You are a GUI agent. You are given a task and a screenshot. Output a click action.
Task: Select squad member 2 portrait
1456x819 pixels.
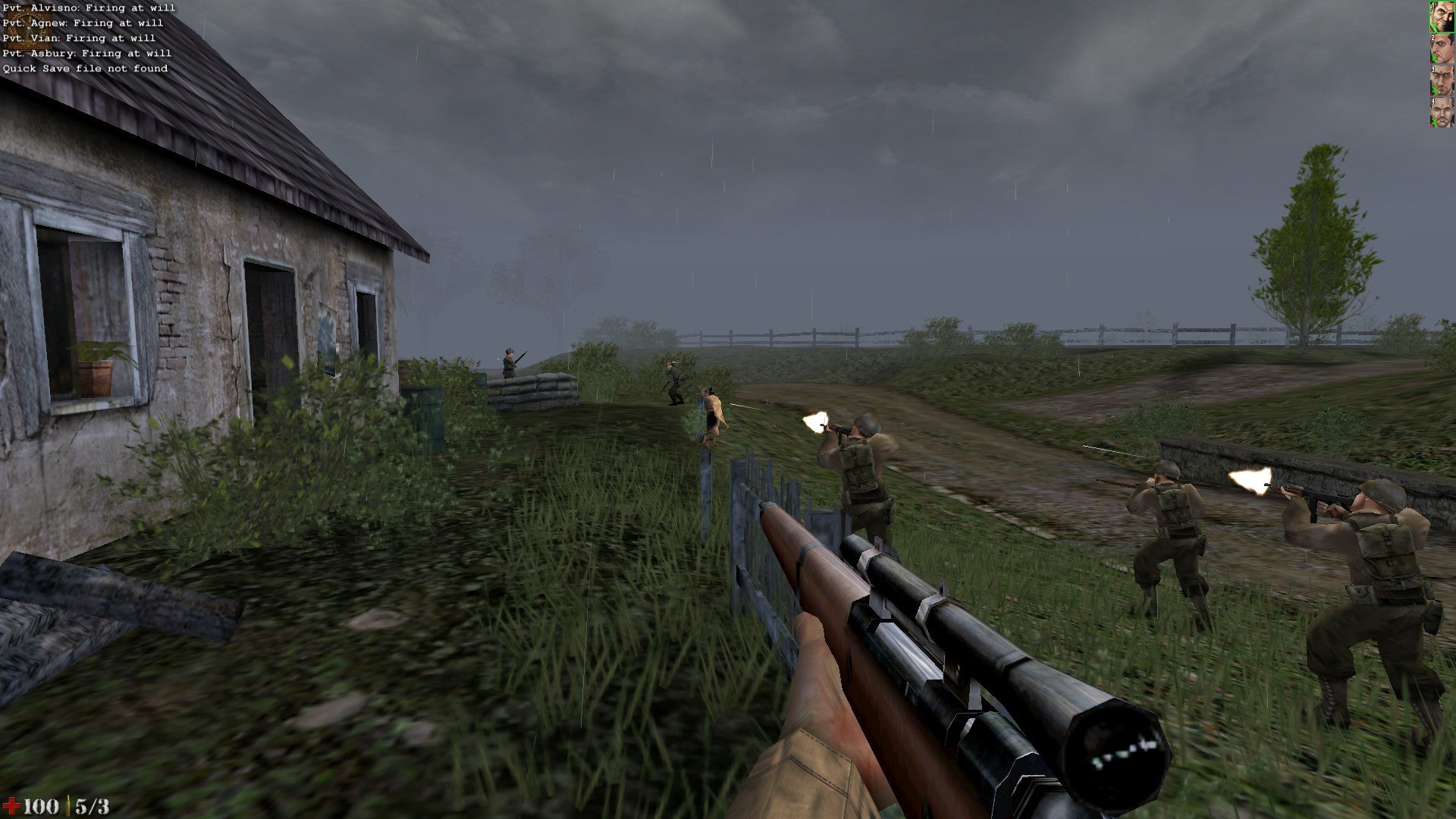(x=1442, y=49)
